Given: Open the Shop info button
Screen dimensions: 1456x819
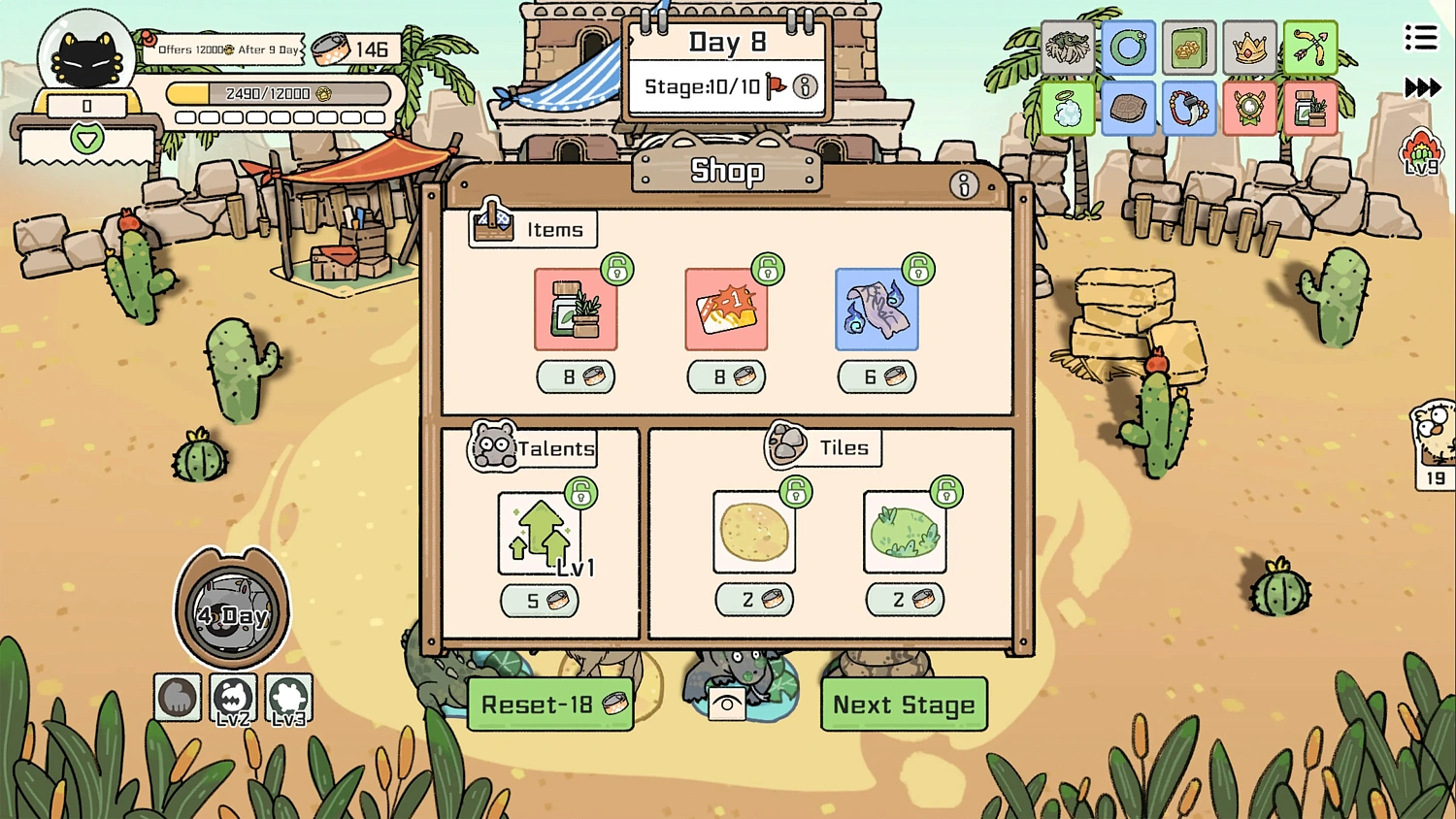Looking at the screenshot, I should [x=964, y=185].
